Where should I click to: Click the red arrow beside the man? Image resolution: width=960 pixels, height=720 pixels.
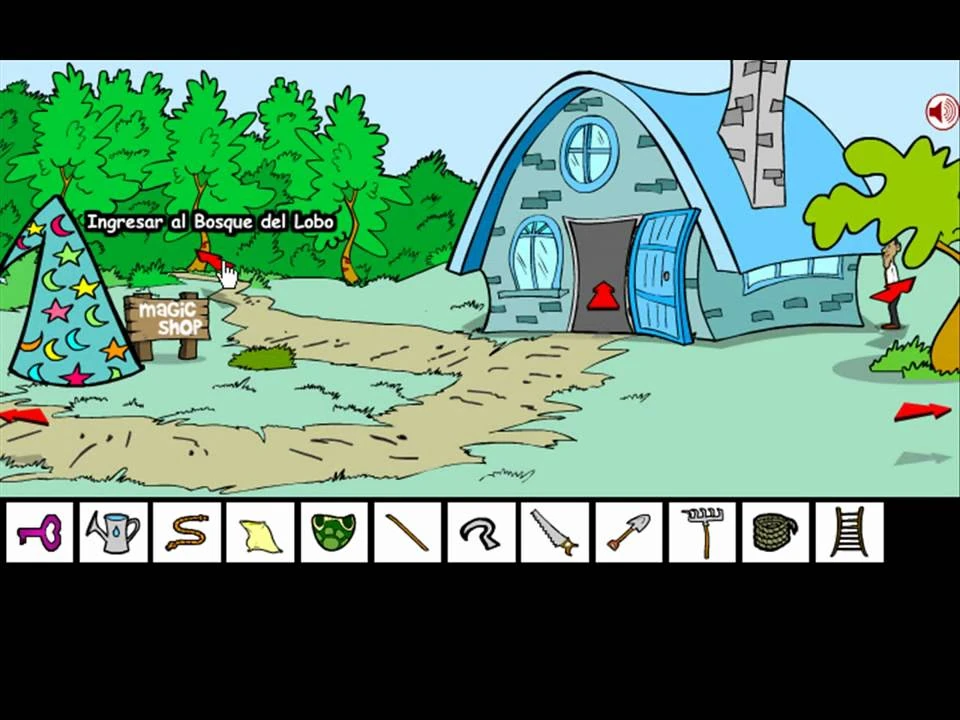892,290
